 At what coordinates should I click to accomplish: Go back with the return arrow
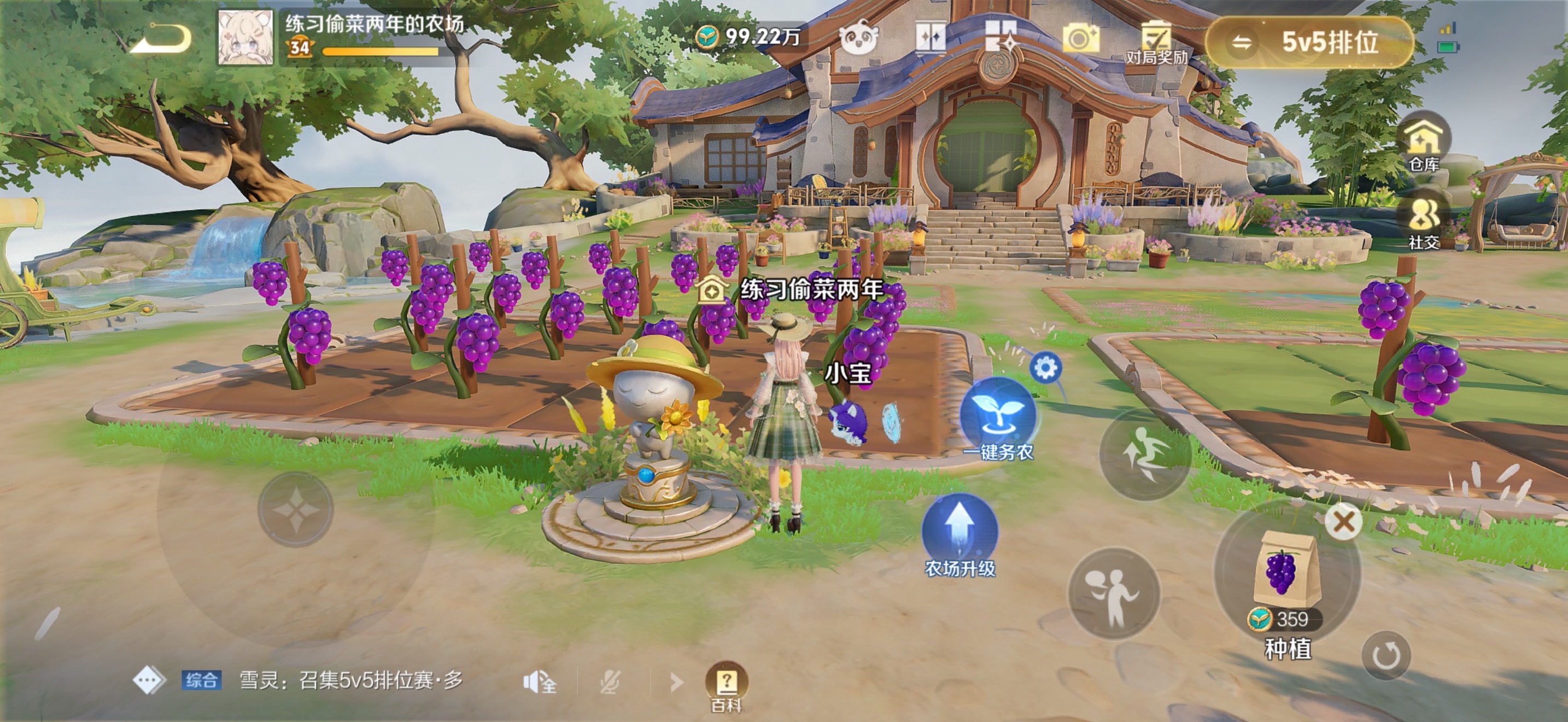[162, 39]
